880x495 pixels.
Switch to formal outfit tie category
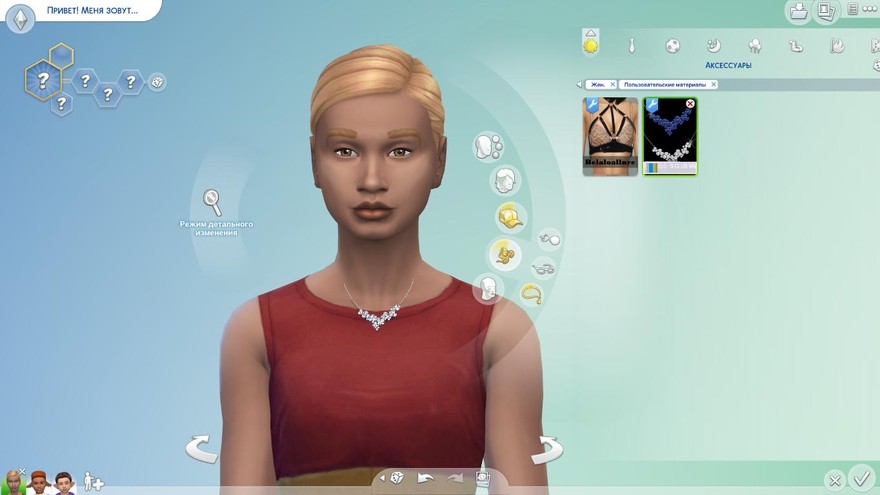pyautogui.click(x=632, y=46)
